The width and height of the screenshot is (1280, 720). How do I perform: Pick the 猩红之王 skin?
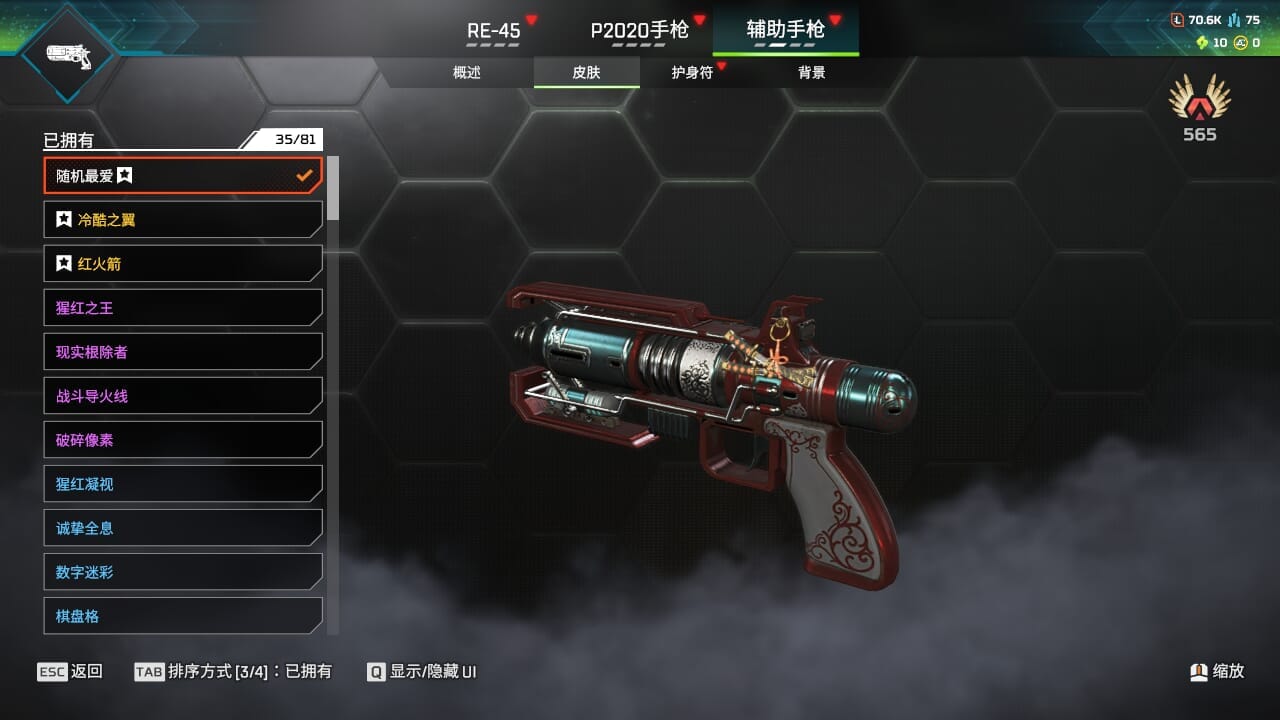pos(183,308)
